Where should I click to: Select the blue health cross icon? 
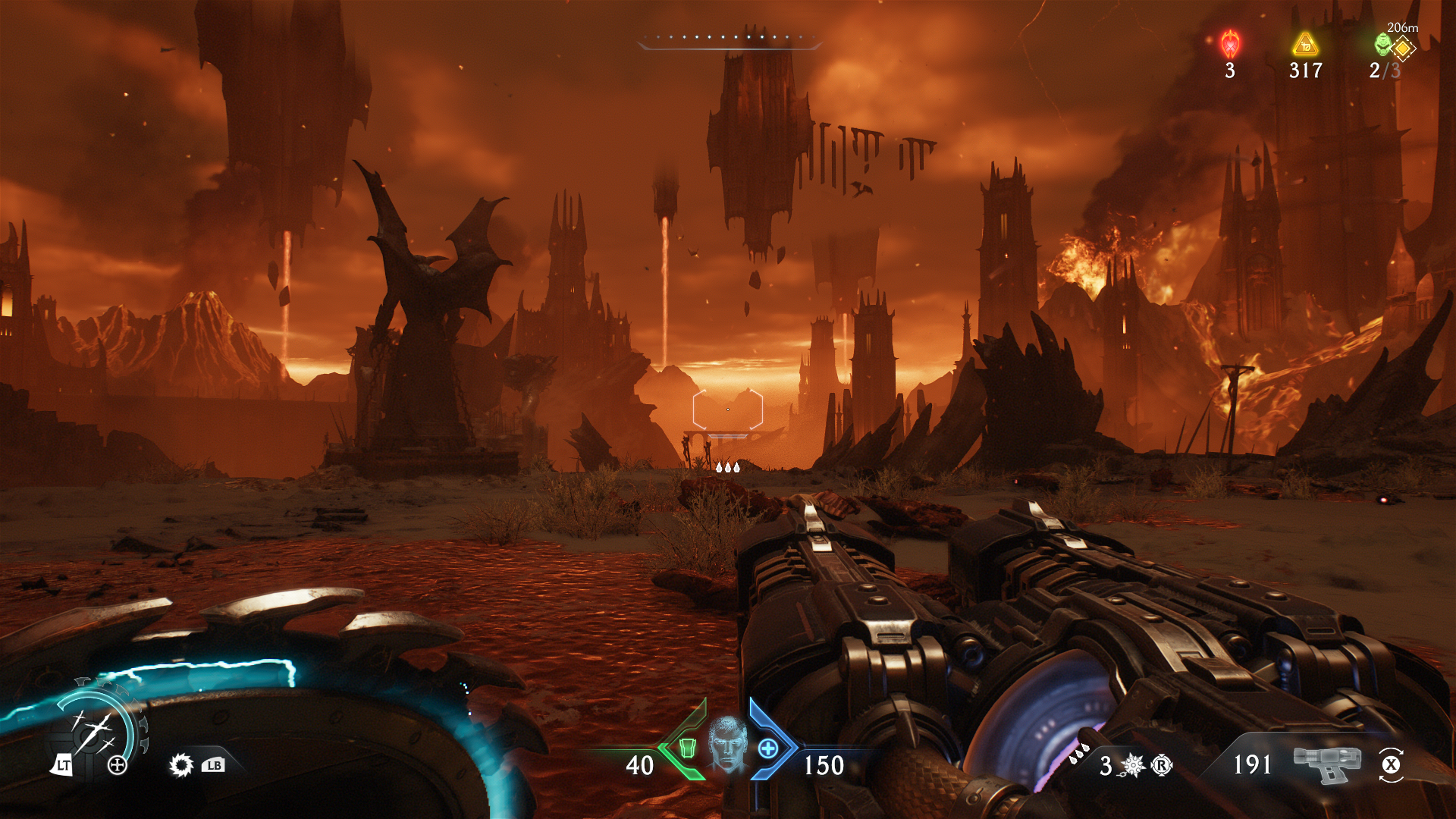coord(768,748)
